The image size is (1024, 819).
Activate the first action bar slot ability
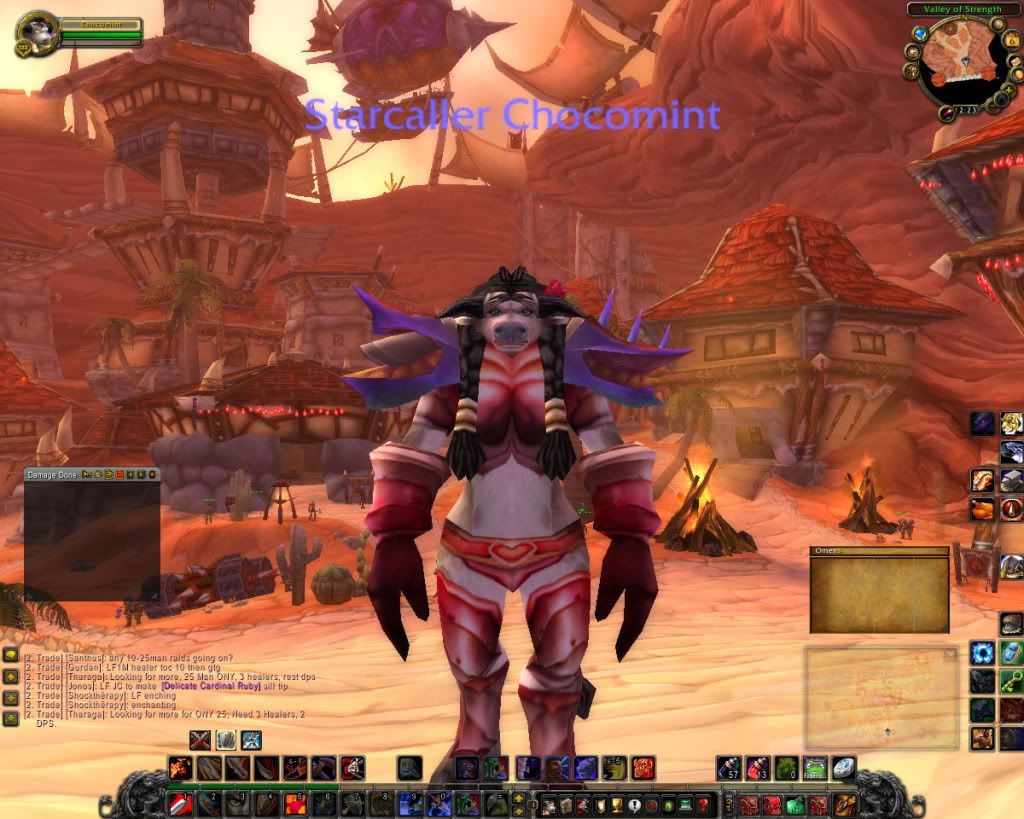(179, 803)
